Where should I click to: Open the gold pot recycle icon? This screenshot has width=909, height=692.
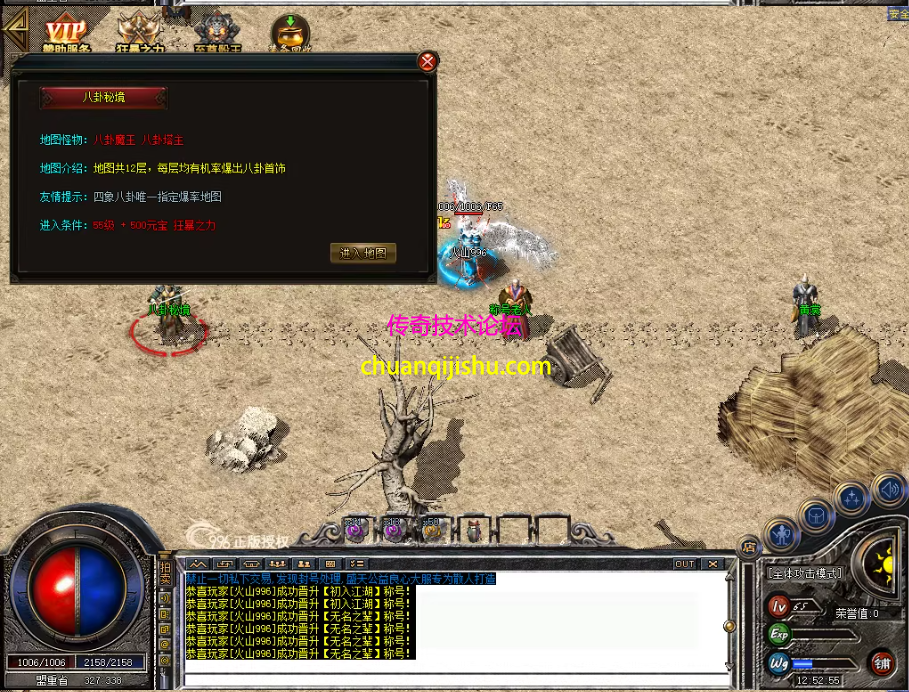290,32
